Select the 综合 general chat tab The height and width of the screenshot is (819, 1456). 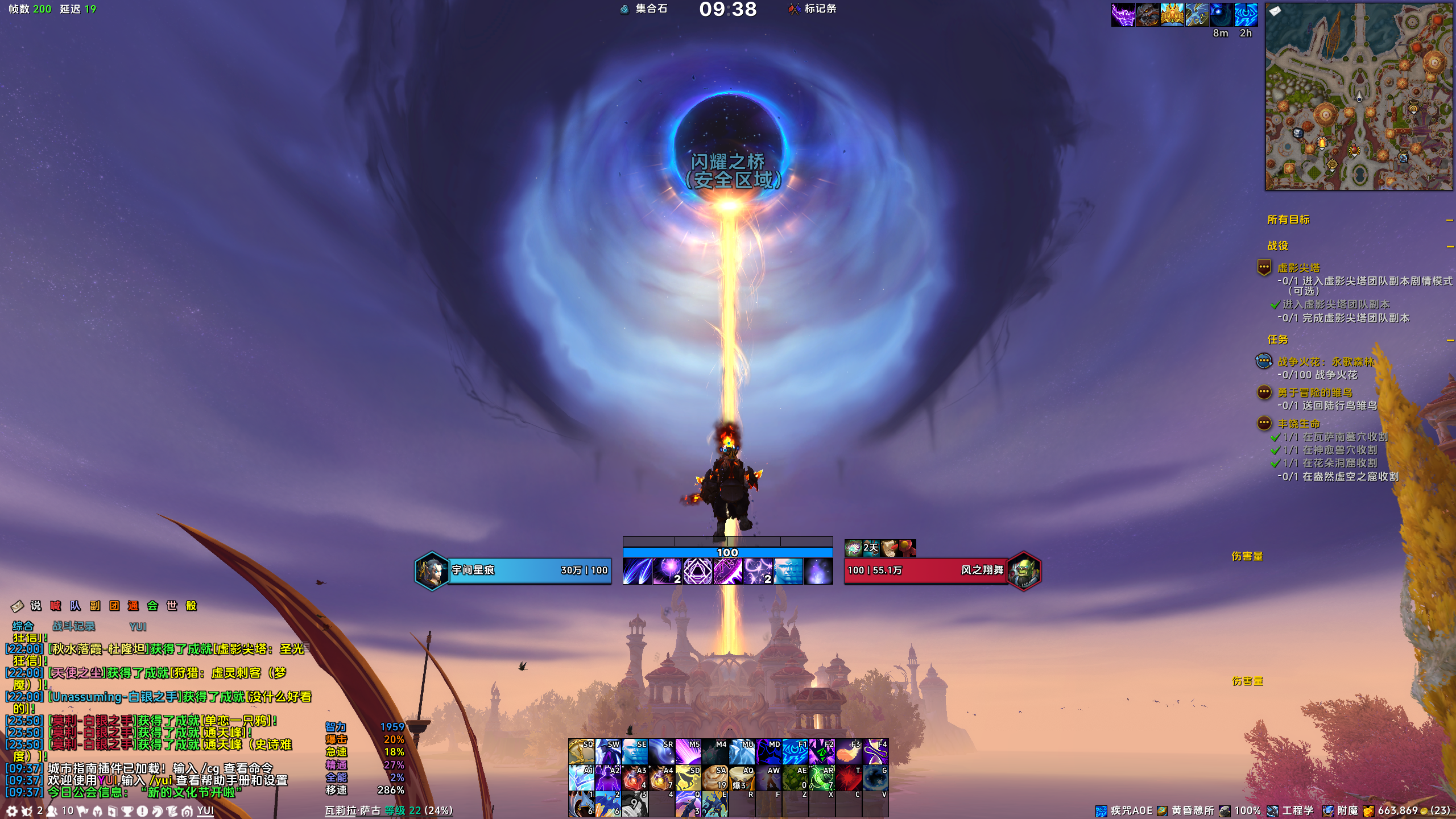tap(23, 626)
